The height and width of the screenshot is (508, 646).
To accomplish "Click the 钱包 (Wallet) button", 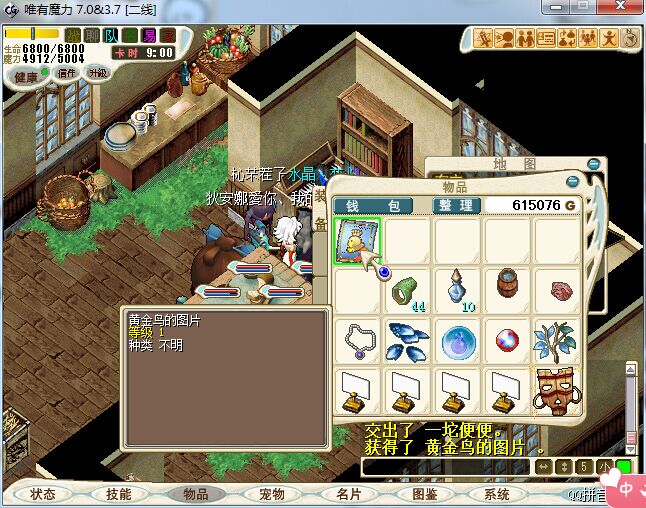I will click(372, 205).
